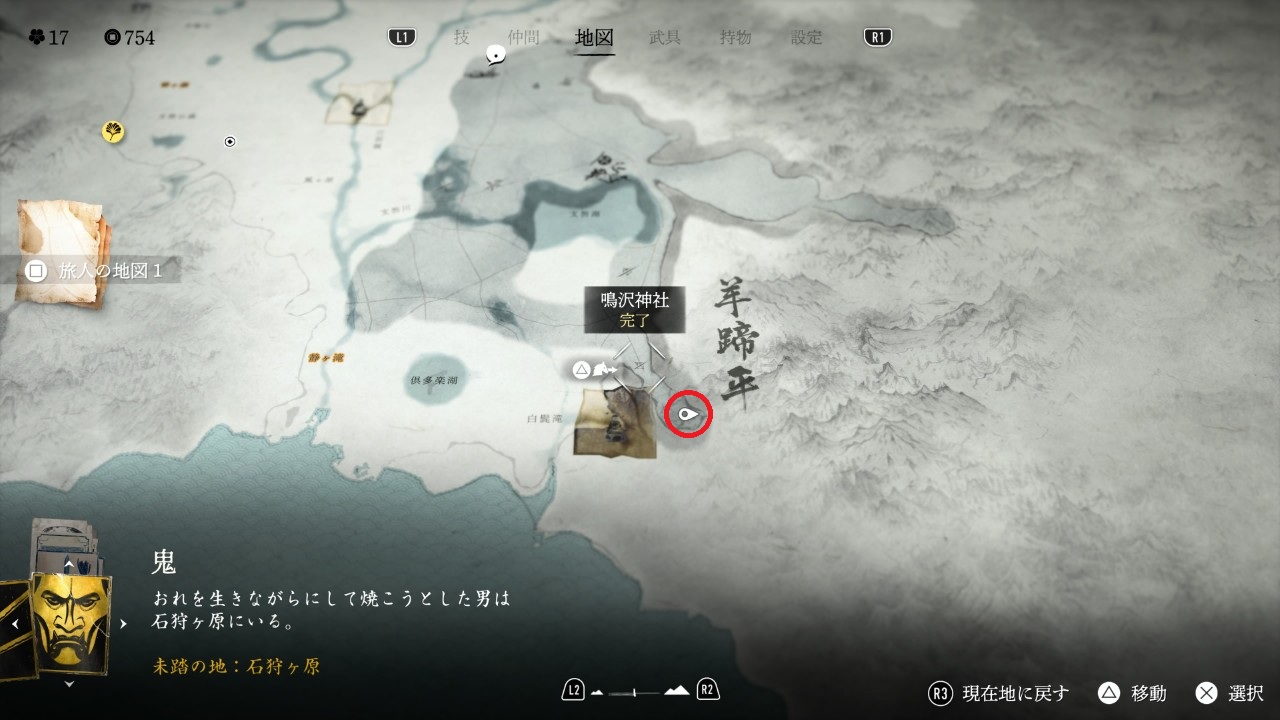Select the 地図 map tab
The image size is (1280, 720).
[x=595, y=38]
